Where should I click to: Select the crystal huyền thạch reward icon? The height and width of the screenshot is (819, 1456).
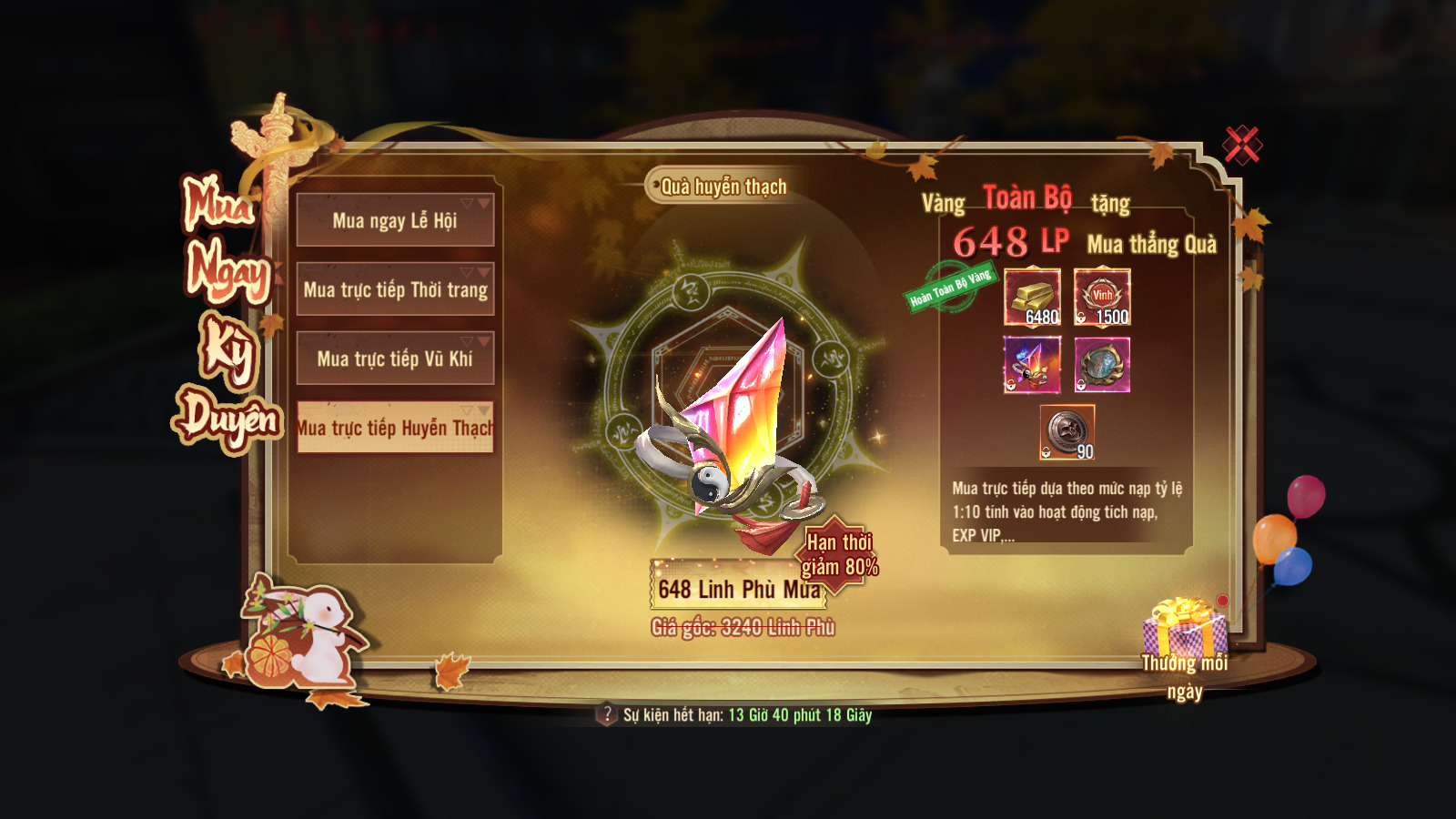1032,365
